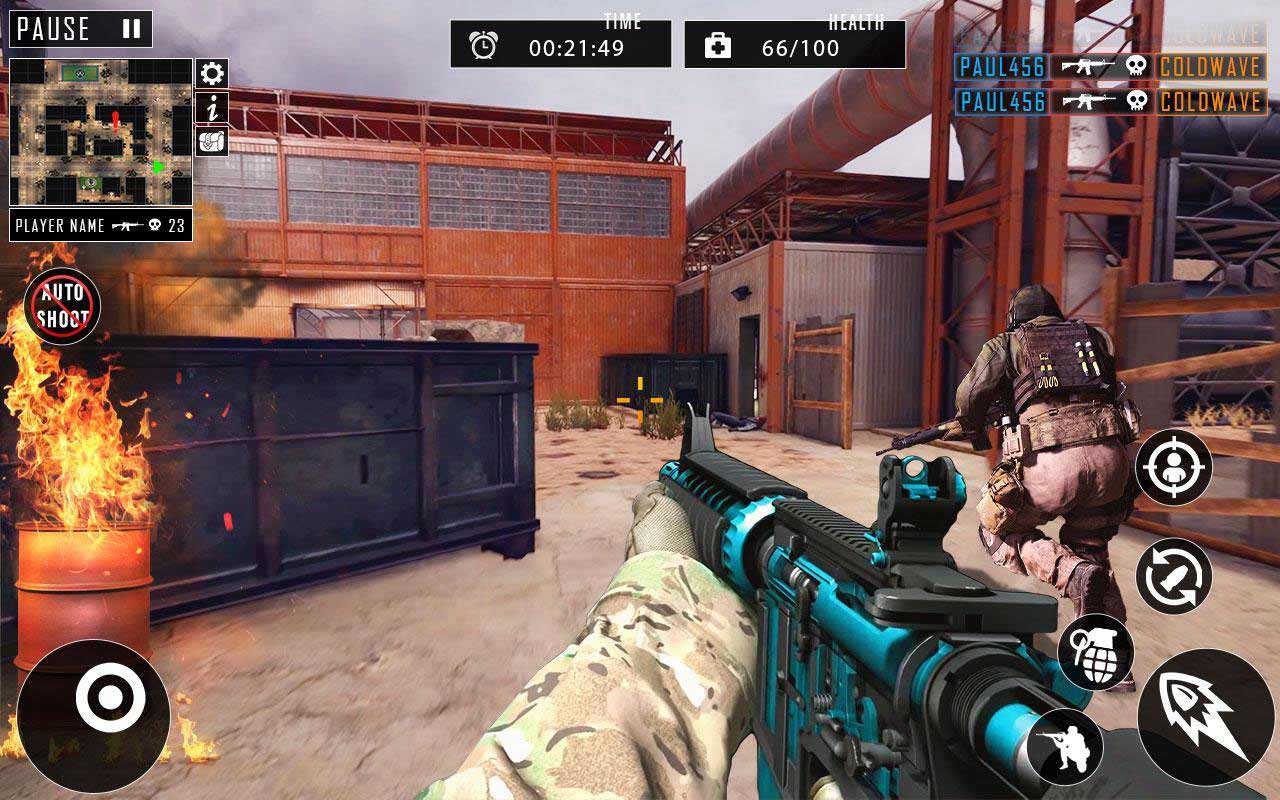Aim with the crosshair target button

pos(1173,467)
